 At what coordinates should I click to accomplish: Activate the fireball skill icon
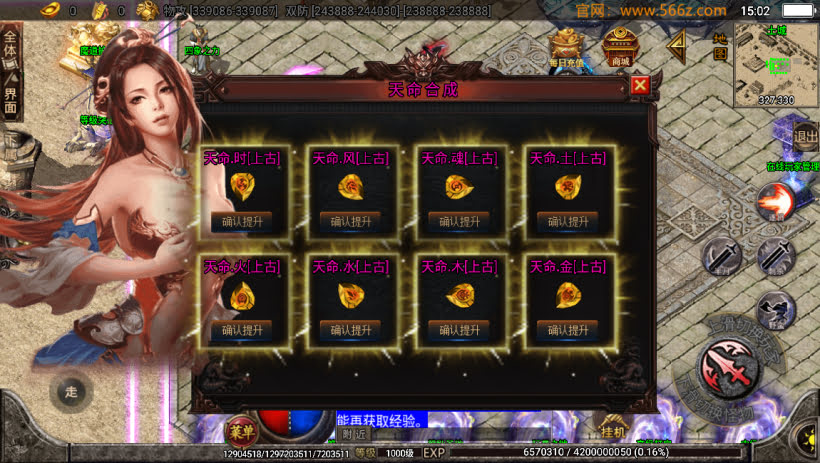point(773,203)
